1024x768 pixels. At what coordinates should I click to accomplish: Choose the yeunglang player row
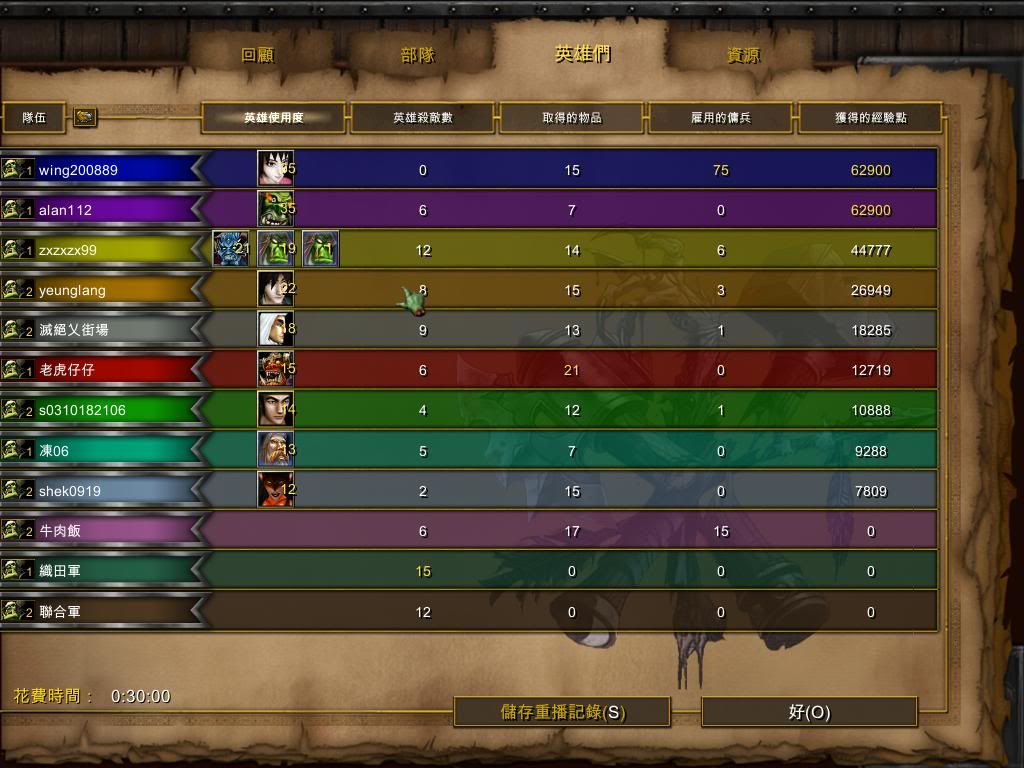100,290
